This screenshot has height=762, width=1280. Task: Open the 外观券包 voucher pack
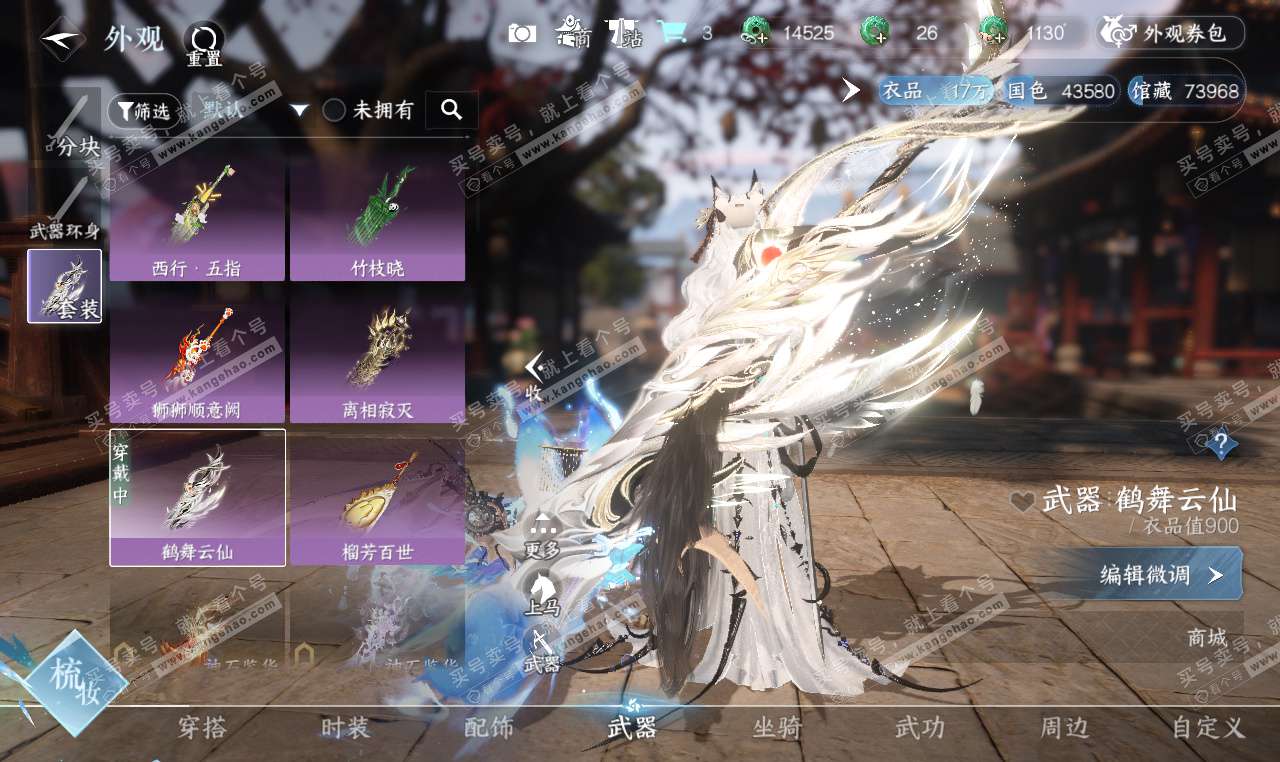coord(1172,33)
